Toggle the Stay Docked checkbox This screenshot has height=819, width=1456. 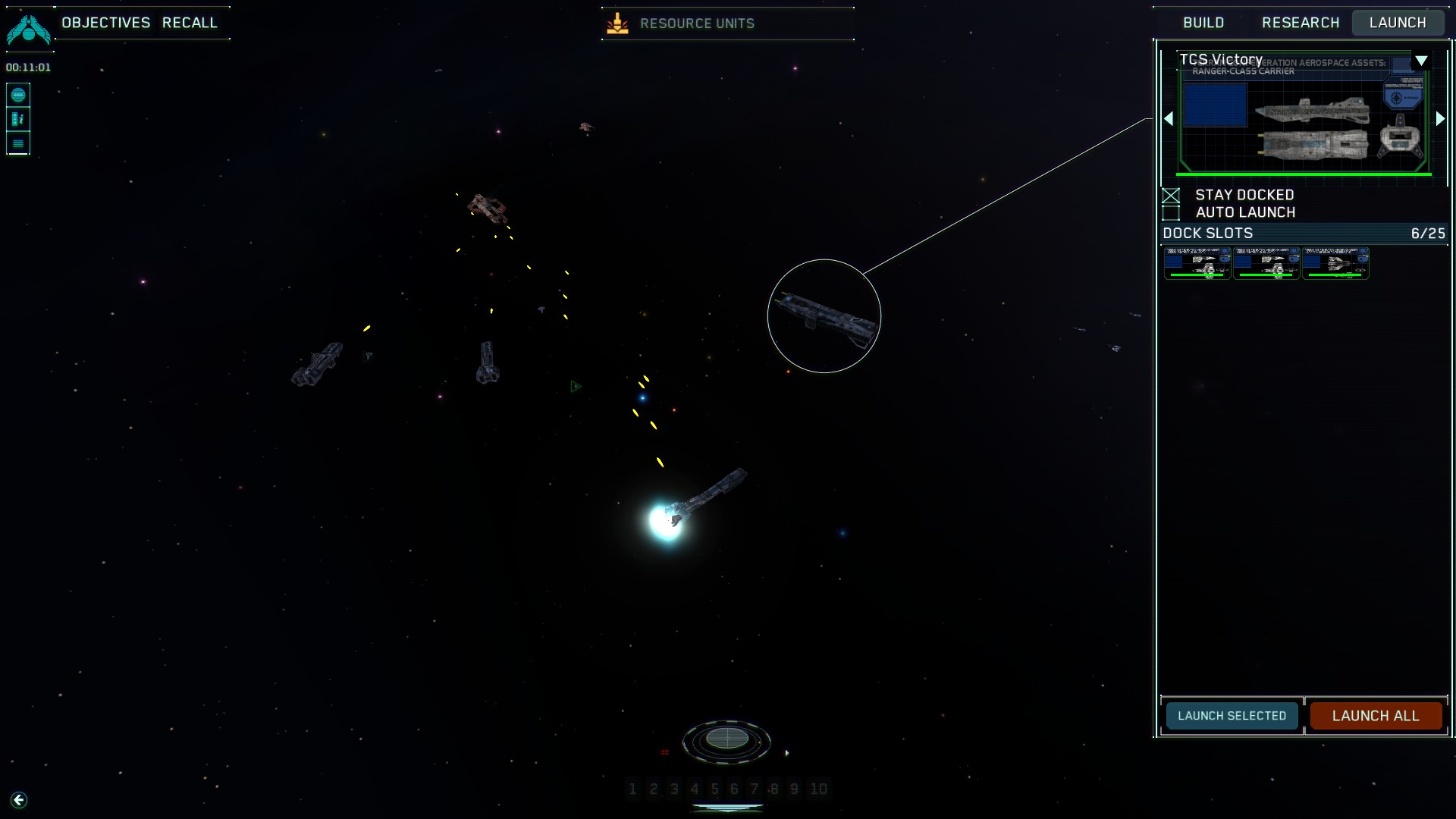pos(1172,196)
